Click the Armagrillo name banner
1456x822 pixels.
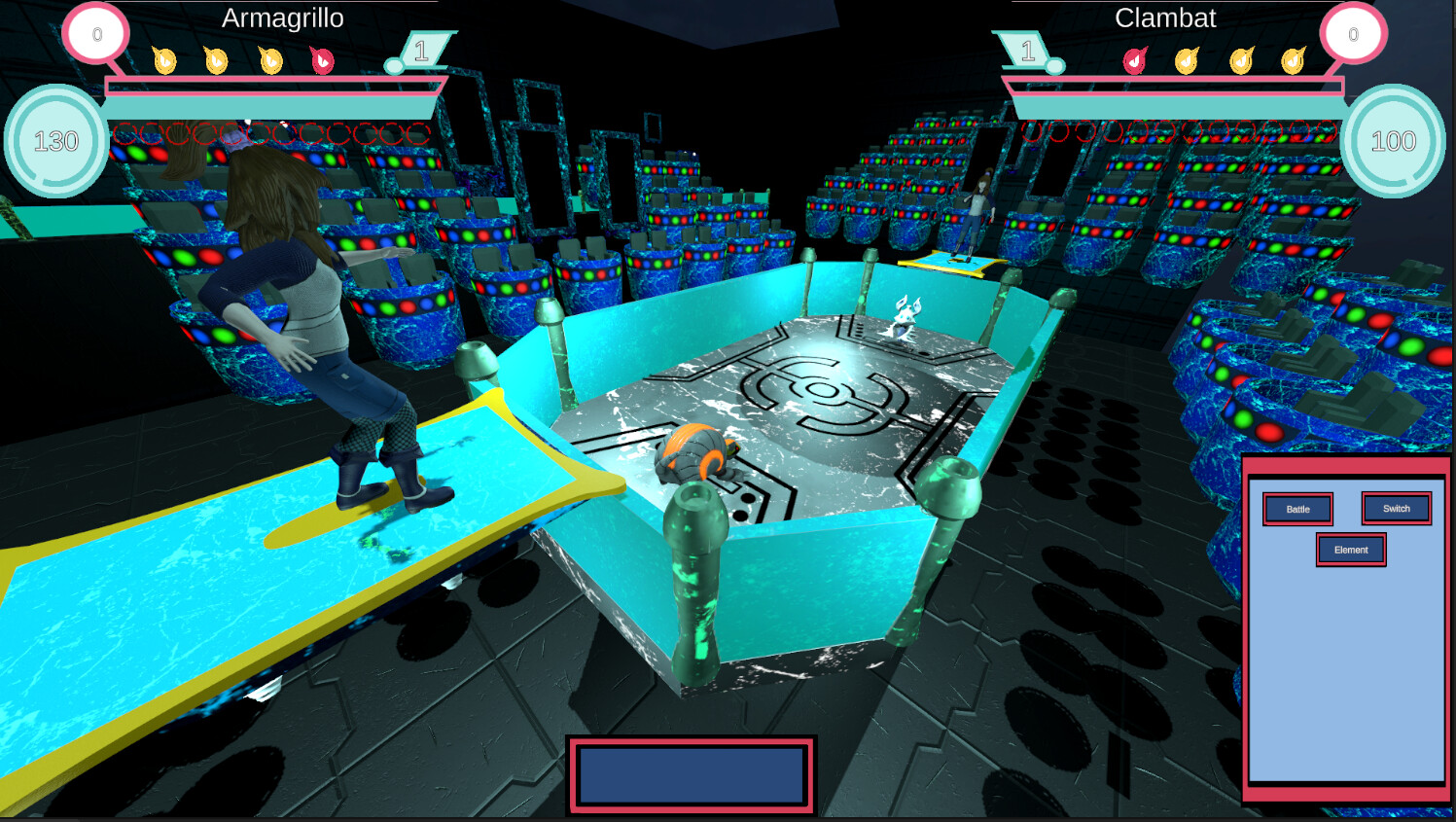coord(282,17)
